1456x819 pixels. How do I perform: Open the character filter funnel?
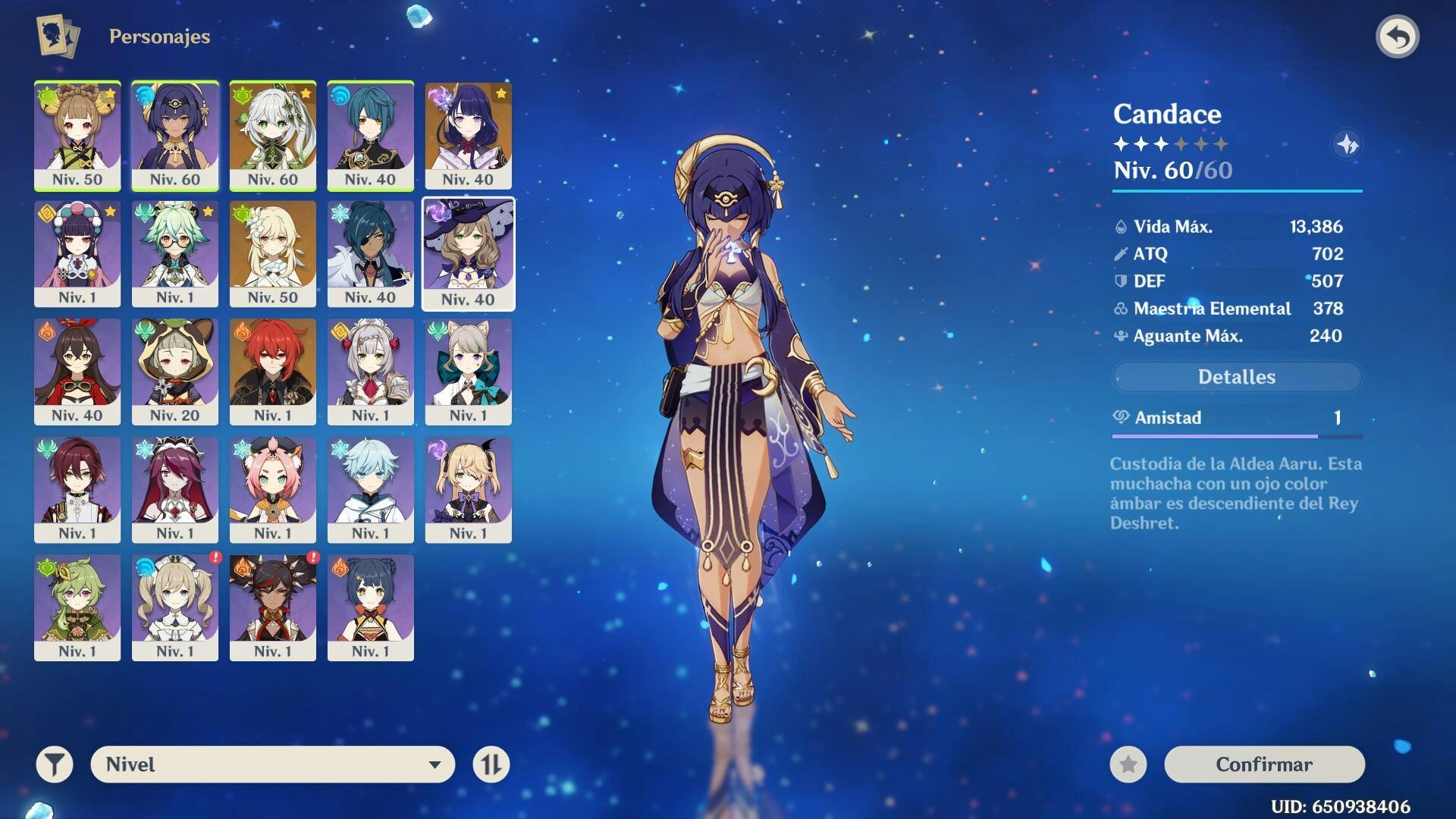pos(55,764)
